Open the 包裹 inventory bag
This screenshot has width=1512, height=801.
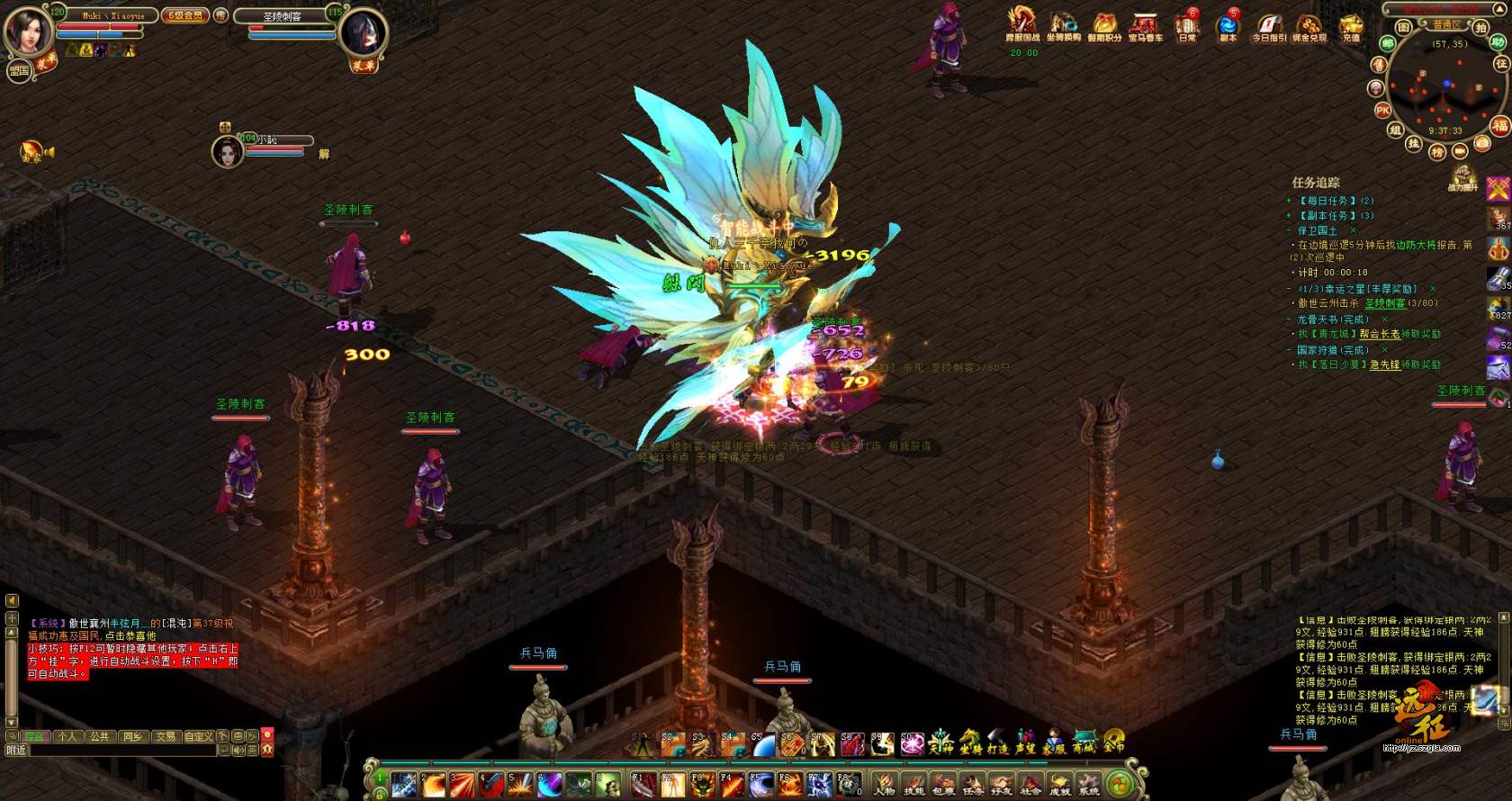[943, 784]
